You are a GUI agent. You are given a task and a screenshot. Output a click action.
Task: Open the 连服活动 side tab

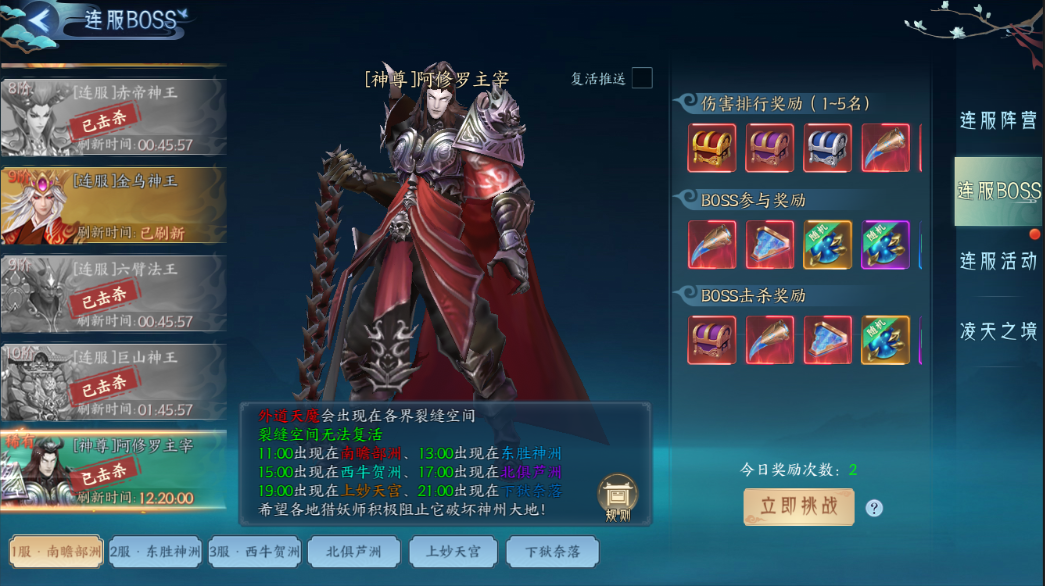click(998, 261)
